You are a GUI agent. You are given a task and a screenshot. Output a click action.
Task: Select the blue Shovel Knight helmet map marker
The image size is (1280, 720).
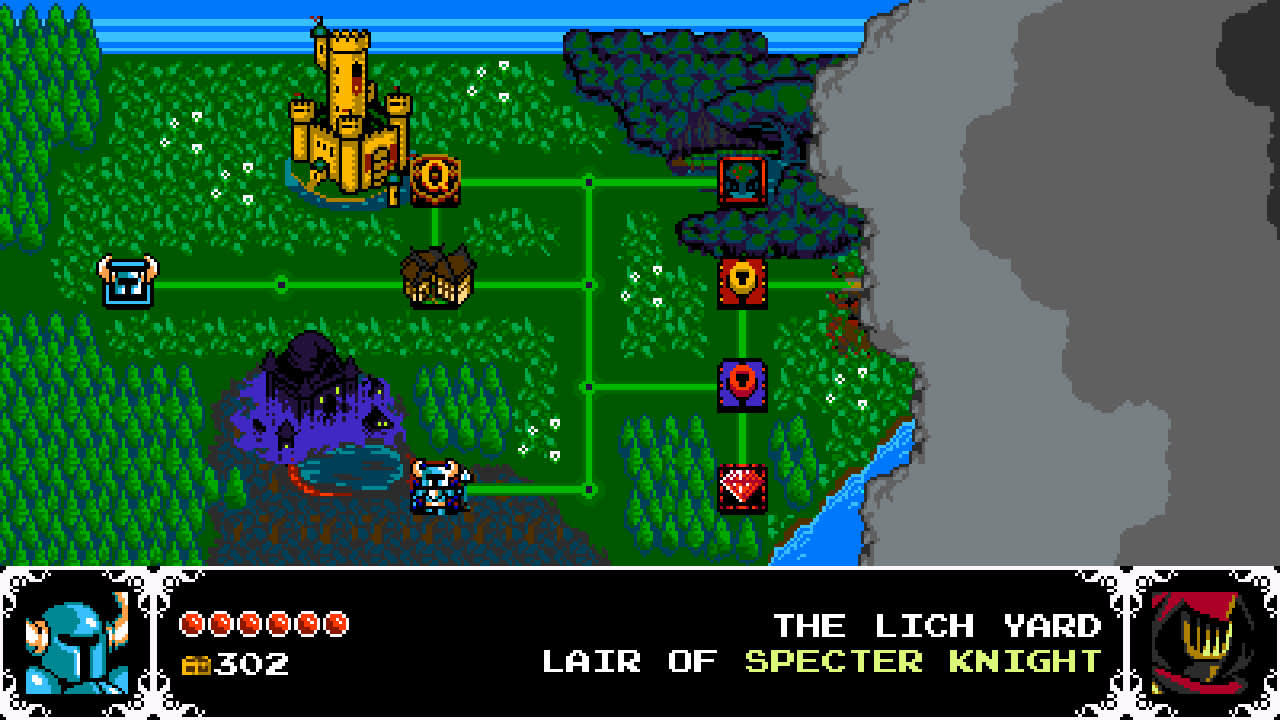(x=125, y=281)
